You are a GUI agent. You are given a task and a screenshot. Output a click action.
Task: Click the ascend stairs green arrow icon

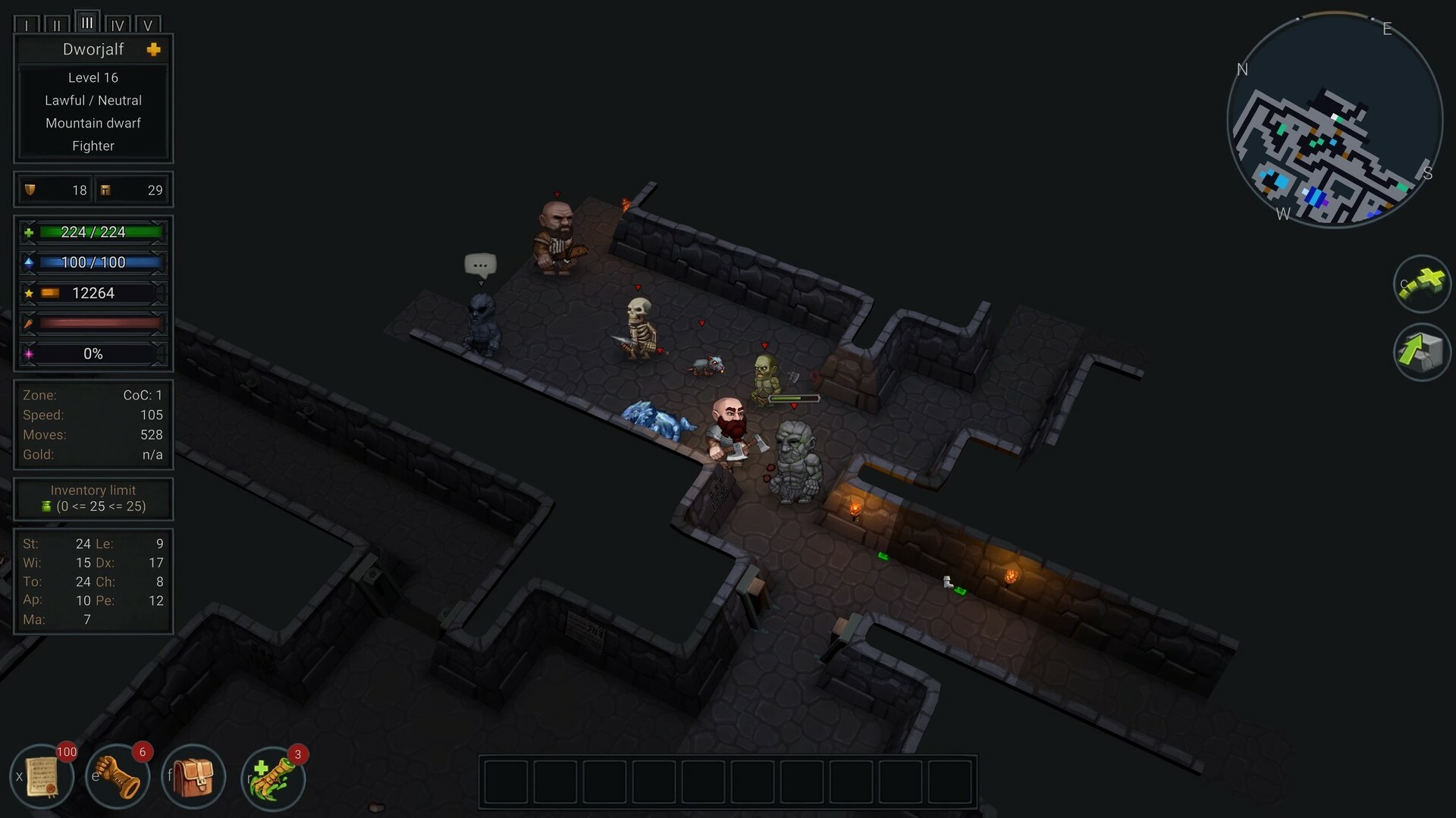(1422, 352)
